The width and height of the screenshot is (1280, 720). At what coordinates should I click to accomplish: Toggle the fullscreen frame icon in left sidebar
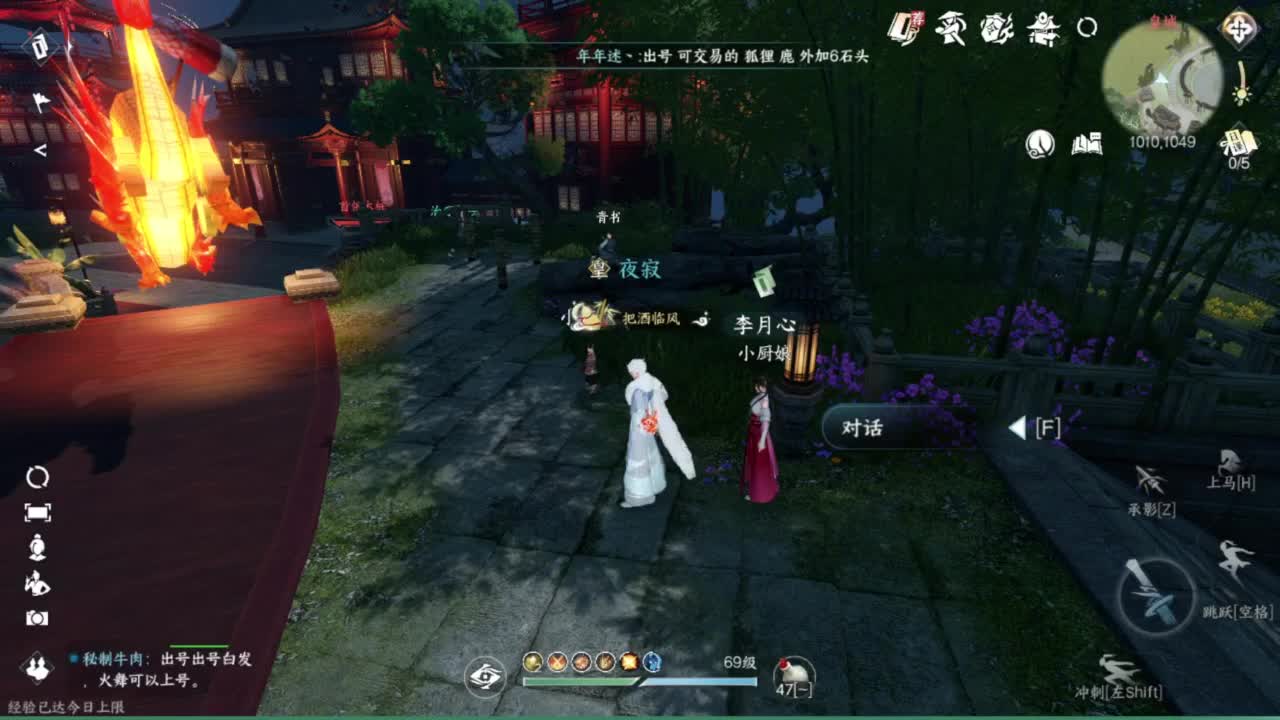38,512
